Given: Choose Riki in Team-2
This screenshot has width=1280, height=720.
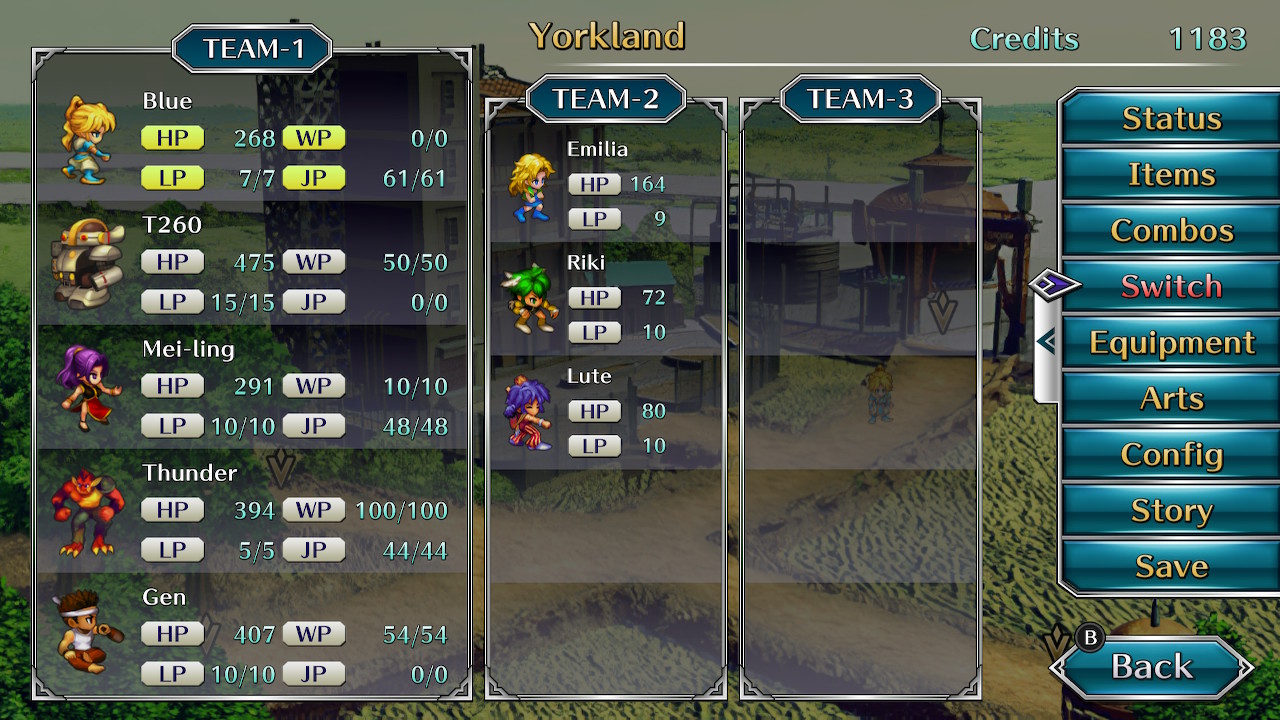Looking at the screenshot, I should click(x=606, y=299).
